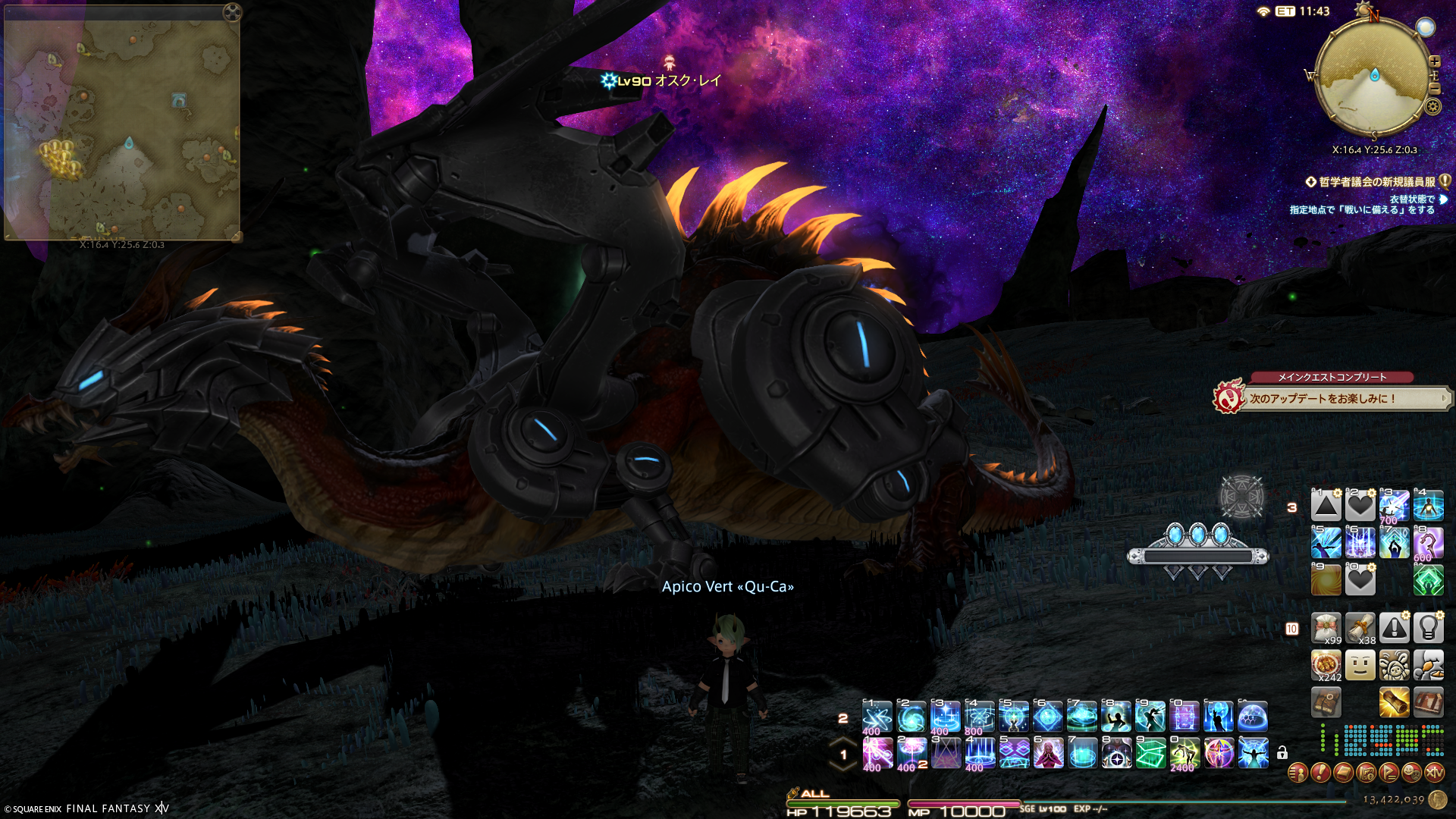The height and width of the screenshot is (819, 1456).
Task: Open the character menu button
Action: tap(1298, 773)
